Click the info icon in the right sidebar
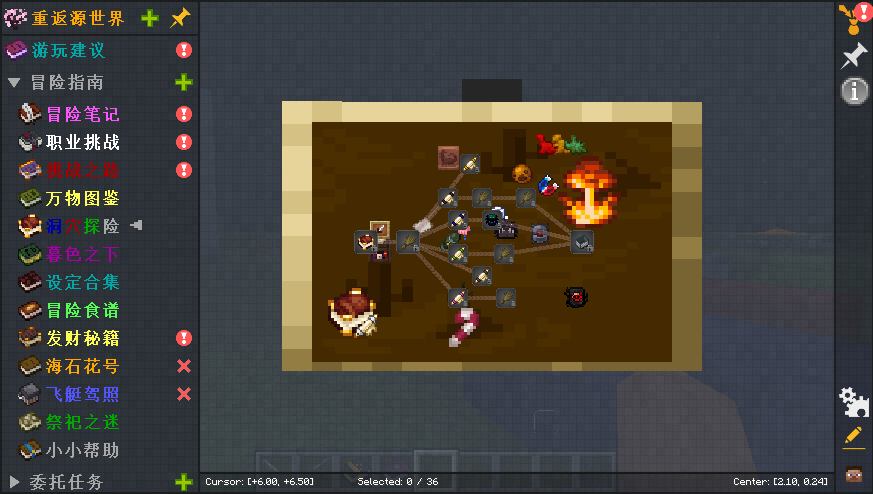 click(853, 91)
